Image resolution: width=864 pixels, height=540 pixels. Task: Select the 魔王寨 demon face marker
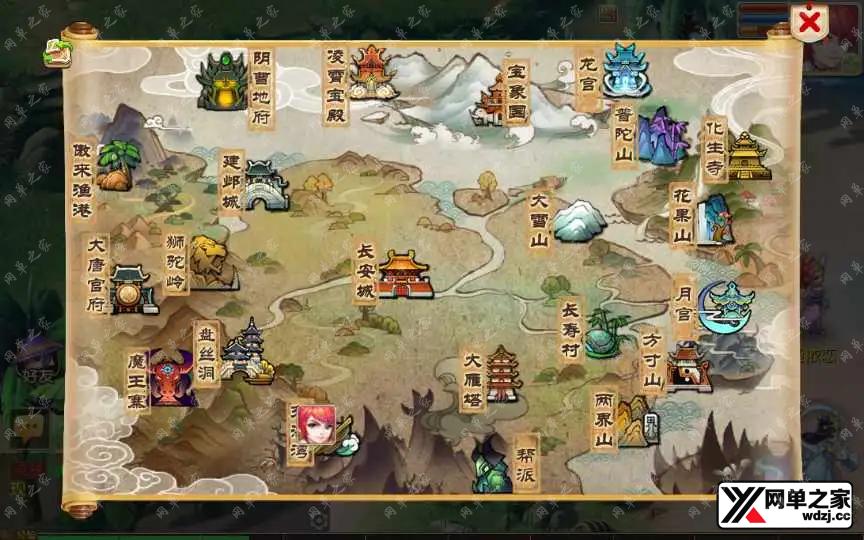[x=171, y=379]
